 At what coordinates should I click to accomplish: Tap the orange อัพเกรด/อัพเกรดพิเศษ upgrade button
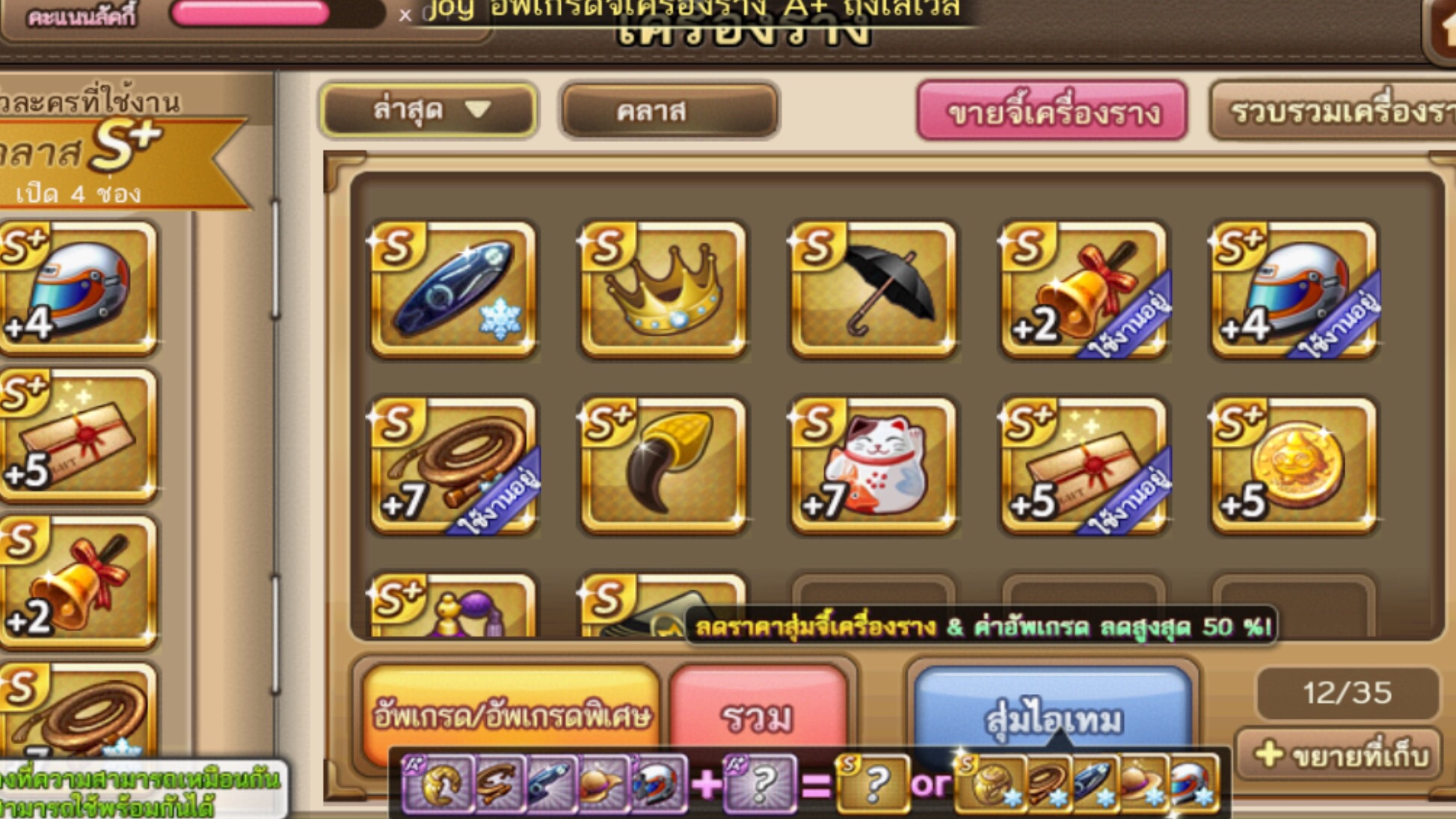click(511, 713)
